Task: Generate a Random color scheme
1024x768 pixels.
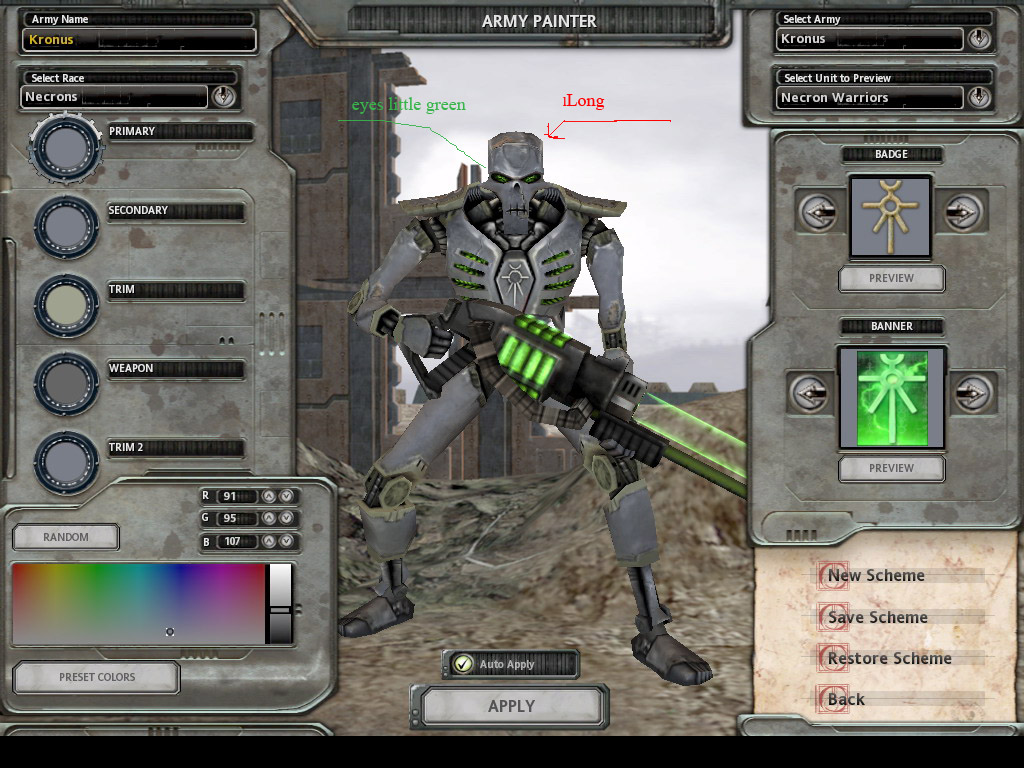Action: click(x=66, y=537)
